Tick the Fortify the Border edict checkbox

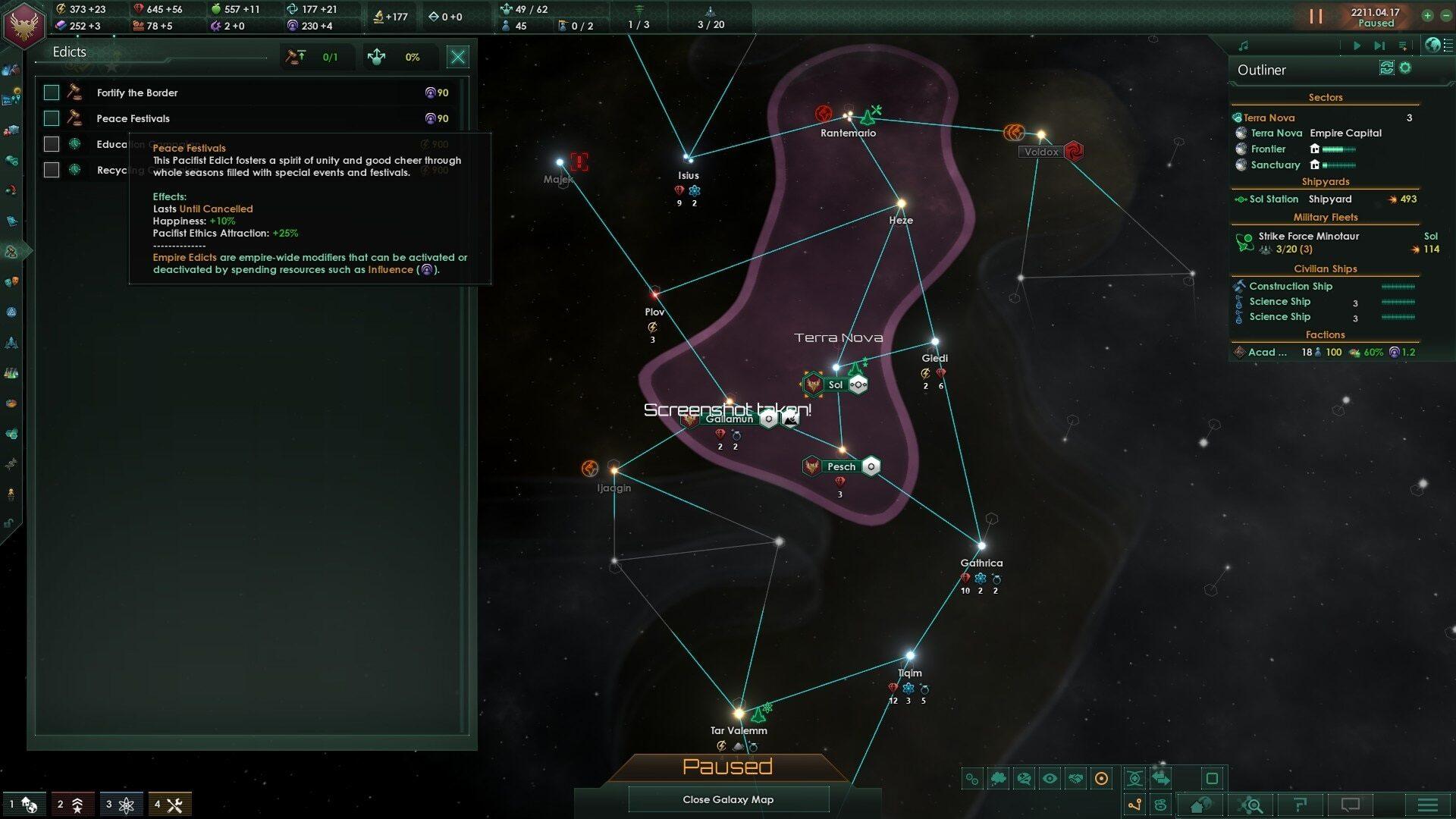(52, 93)
